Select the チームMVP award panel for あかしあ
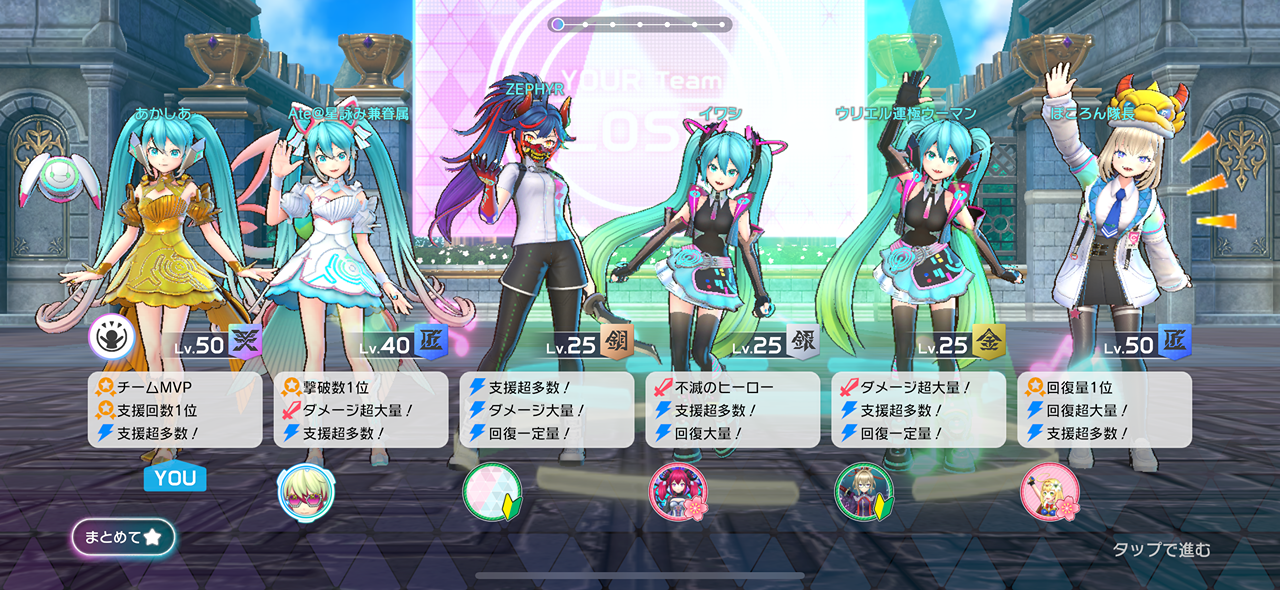This screenshot has height=590, width=1280. 175,410
